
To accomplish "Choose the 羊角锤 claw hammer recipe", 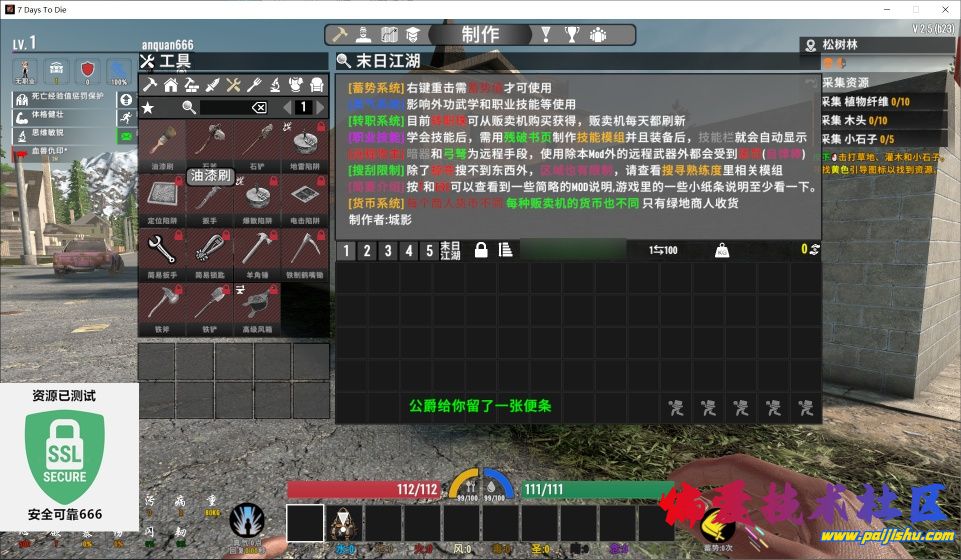I will coord(258,253).
